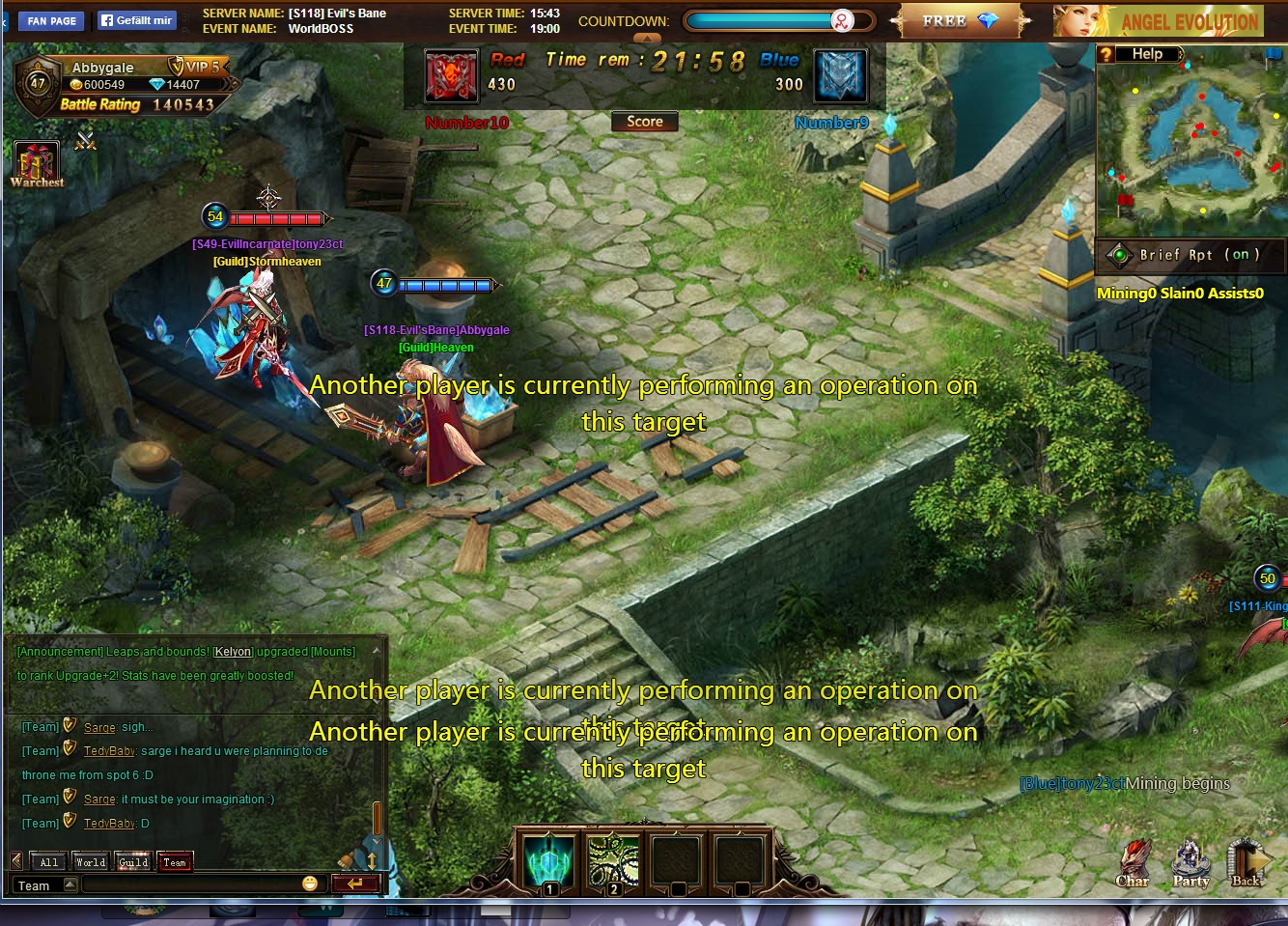Leave via the Back button
The image size is (1288, 926).
1246,861
